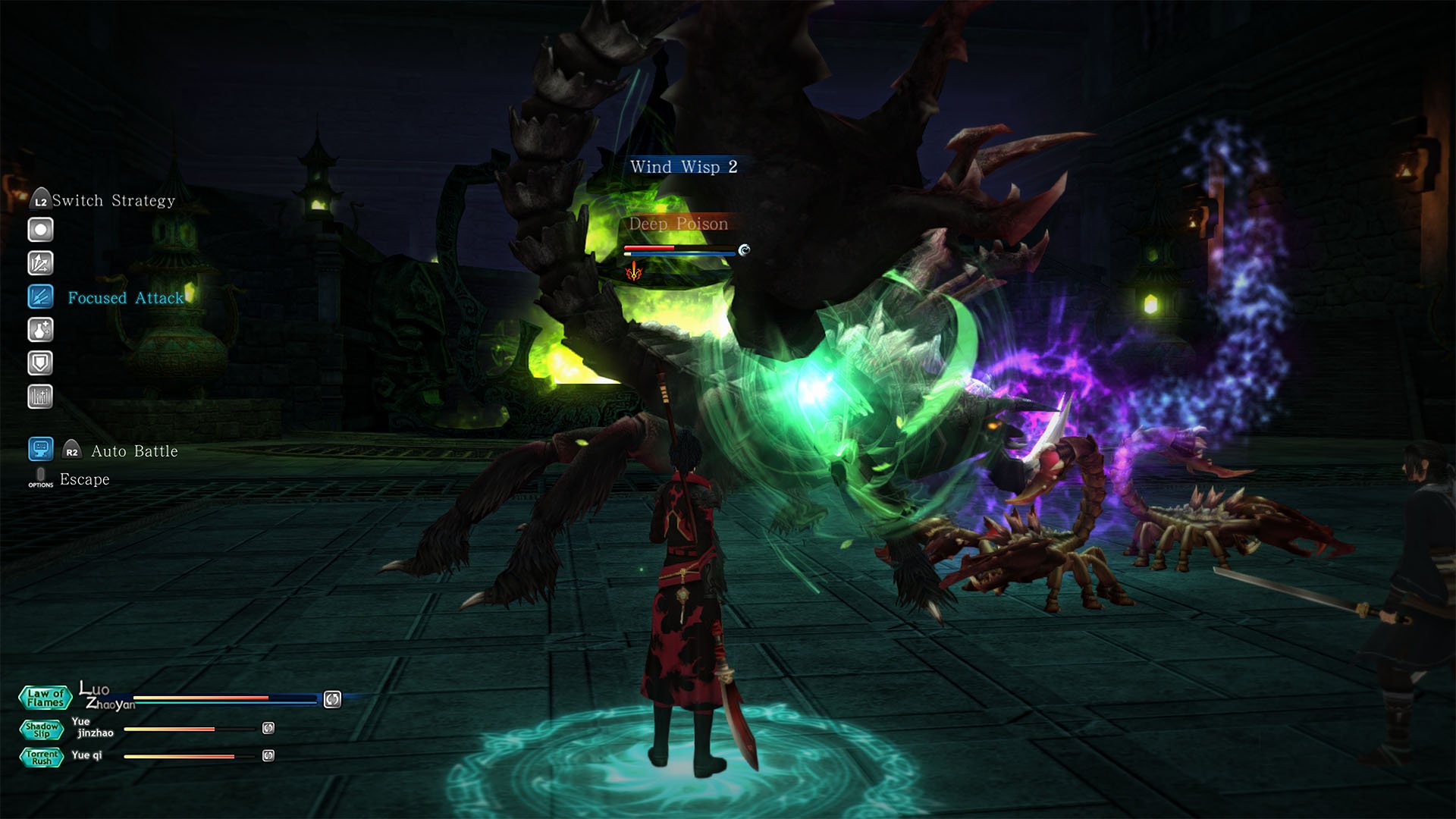The image size is (1456, 819).
Task: Click Yue jinzhao's swap arrows icon
Action: [x=268, y=728]
